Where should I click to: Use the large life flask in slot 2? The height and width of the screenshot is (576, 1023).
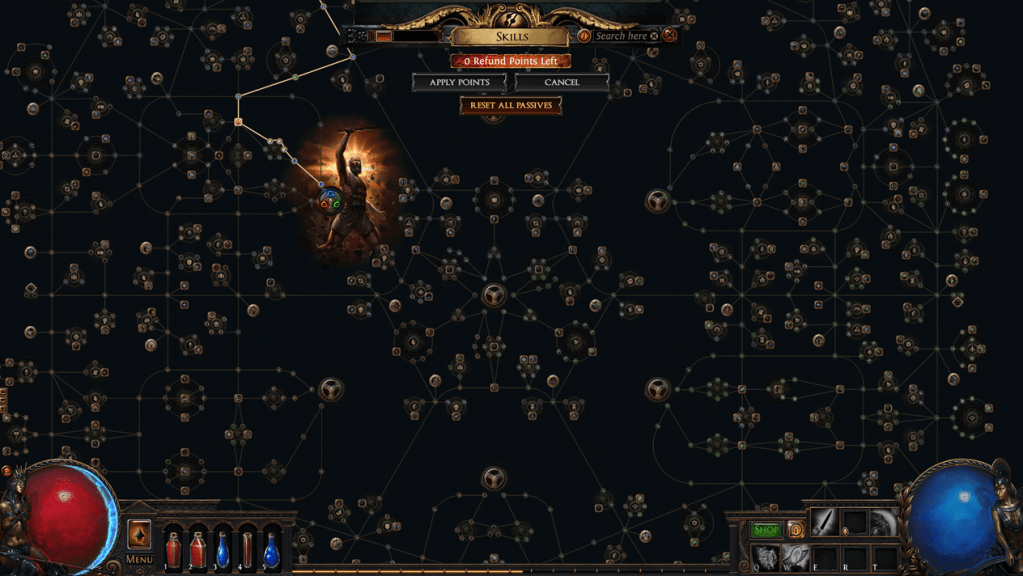click(198, 548)
